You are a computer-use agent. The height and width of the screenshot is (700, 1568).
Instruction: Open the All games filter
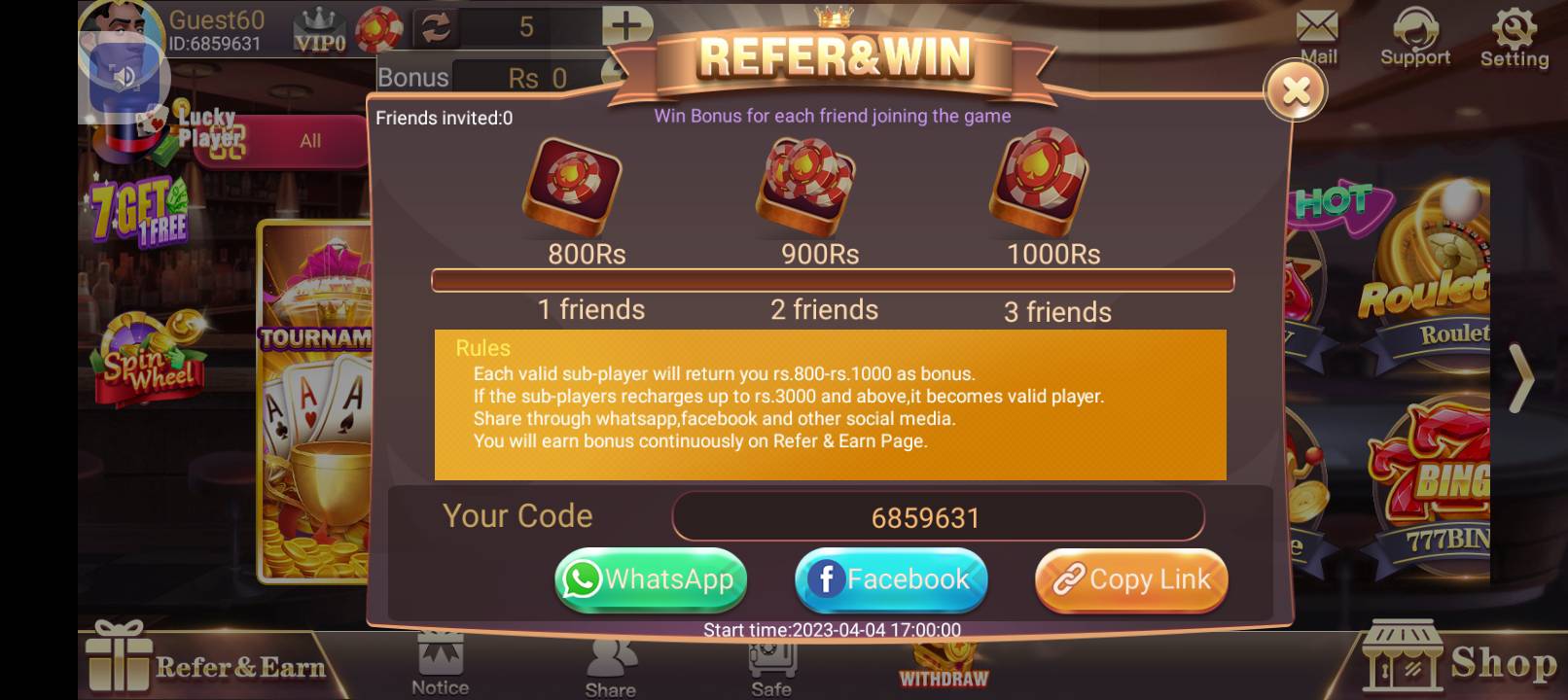(309, 140)
